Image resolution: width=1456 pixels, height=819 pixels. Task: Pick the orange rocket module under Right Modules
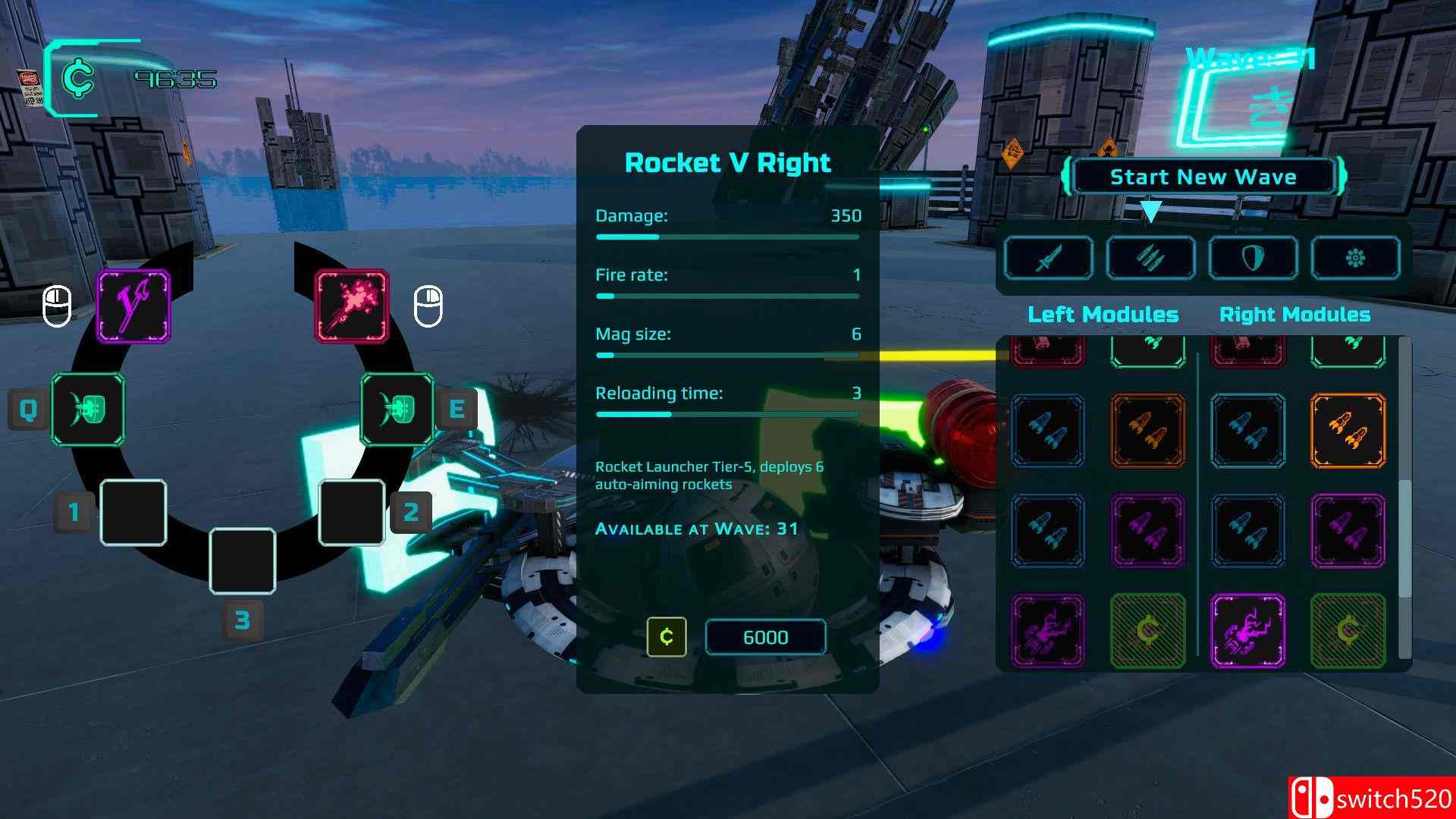pyautogui.click(x=1348, y=430)
